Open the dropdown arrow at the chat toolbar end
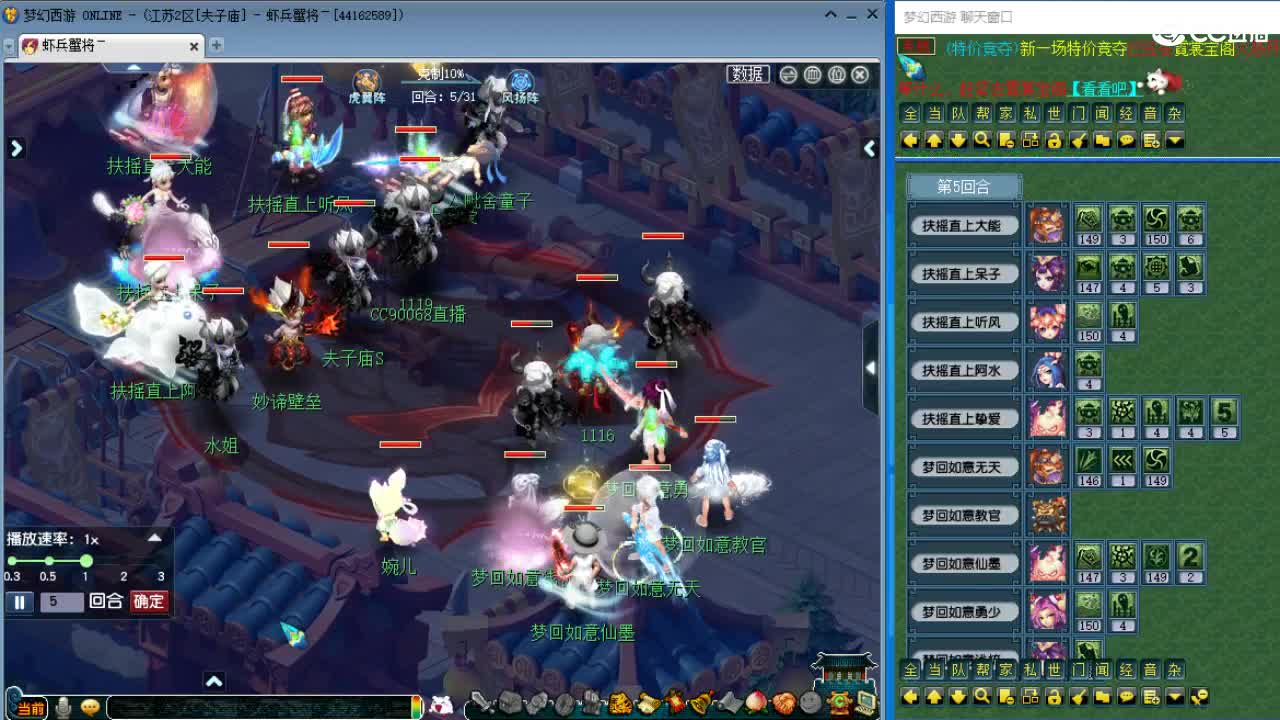The height and width of the screenshot is (720, 1280). point(1174,141)
